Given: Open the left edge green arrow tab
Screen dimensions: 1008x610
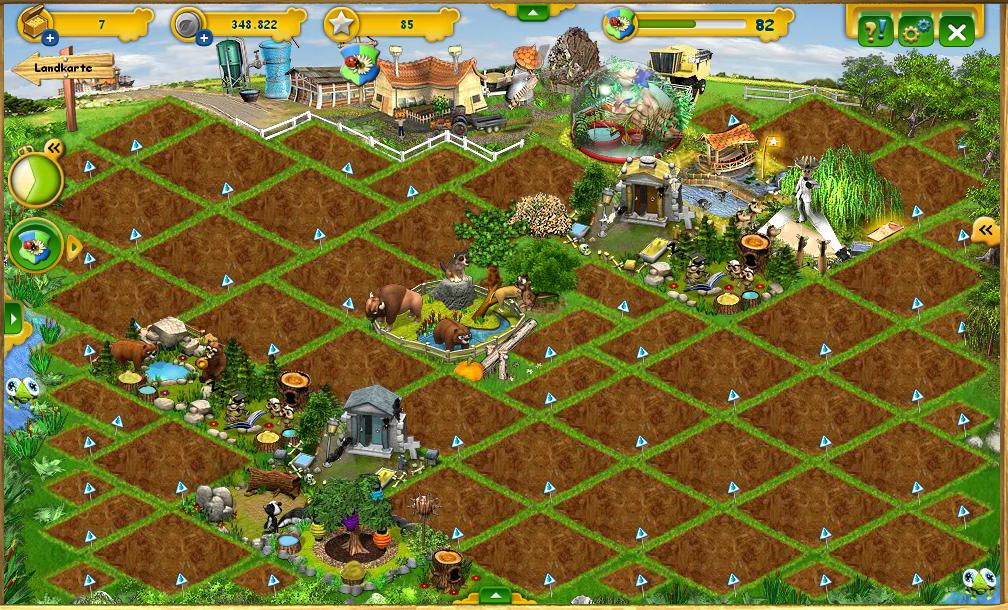Looking at the screenshot, I should 12,319.
